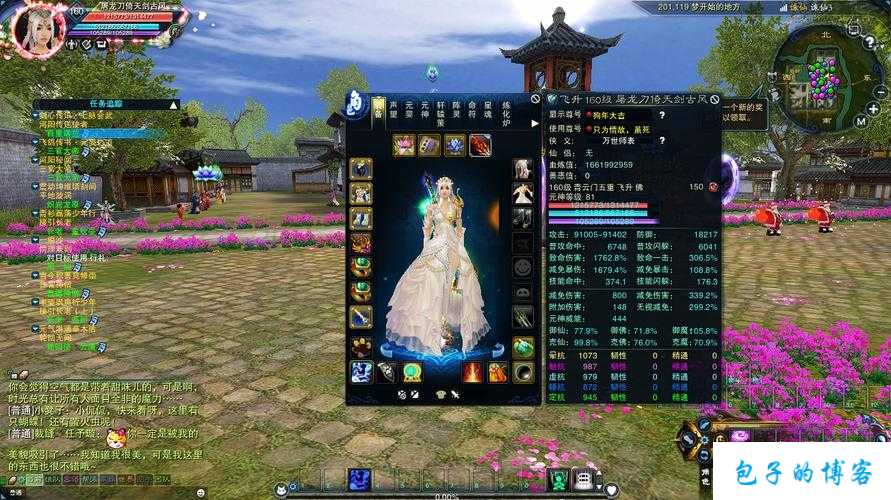Select the red flame claw slot
The height and width of the screenshot is (500, 891).
click(x=481, y=146)
